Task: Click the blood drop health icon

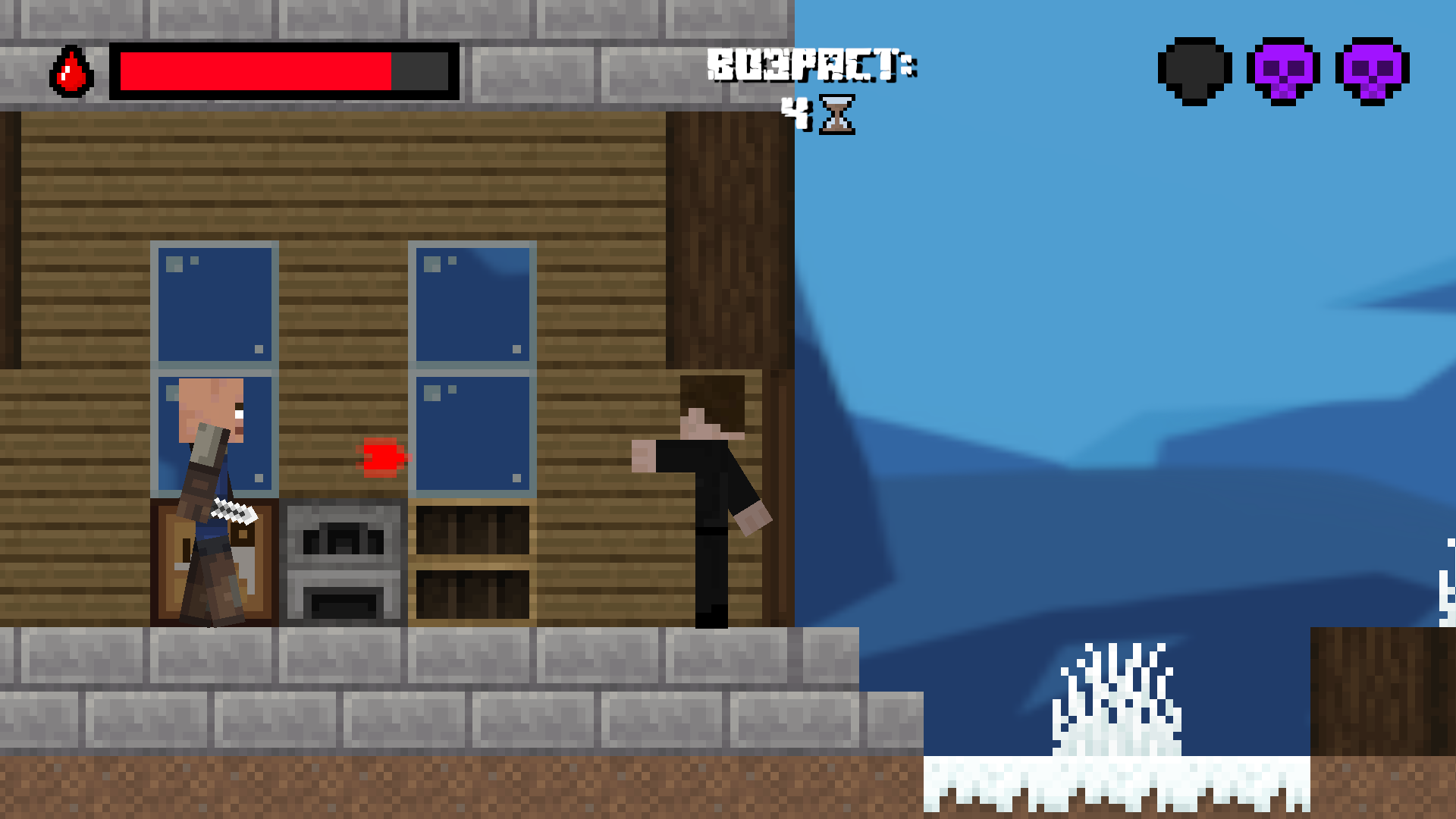Action: (x=71, y=72)
